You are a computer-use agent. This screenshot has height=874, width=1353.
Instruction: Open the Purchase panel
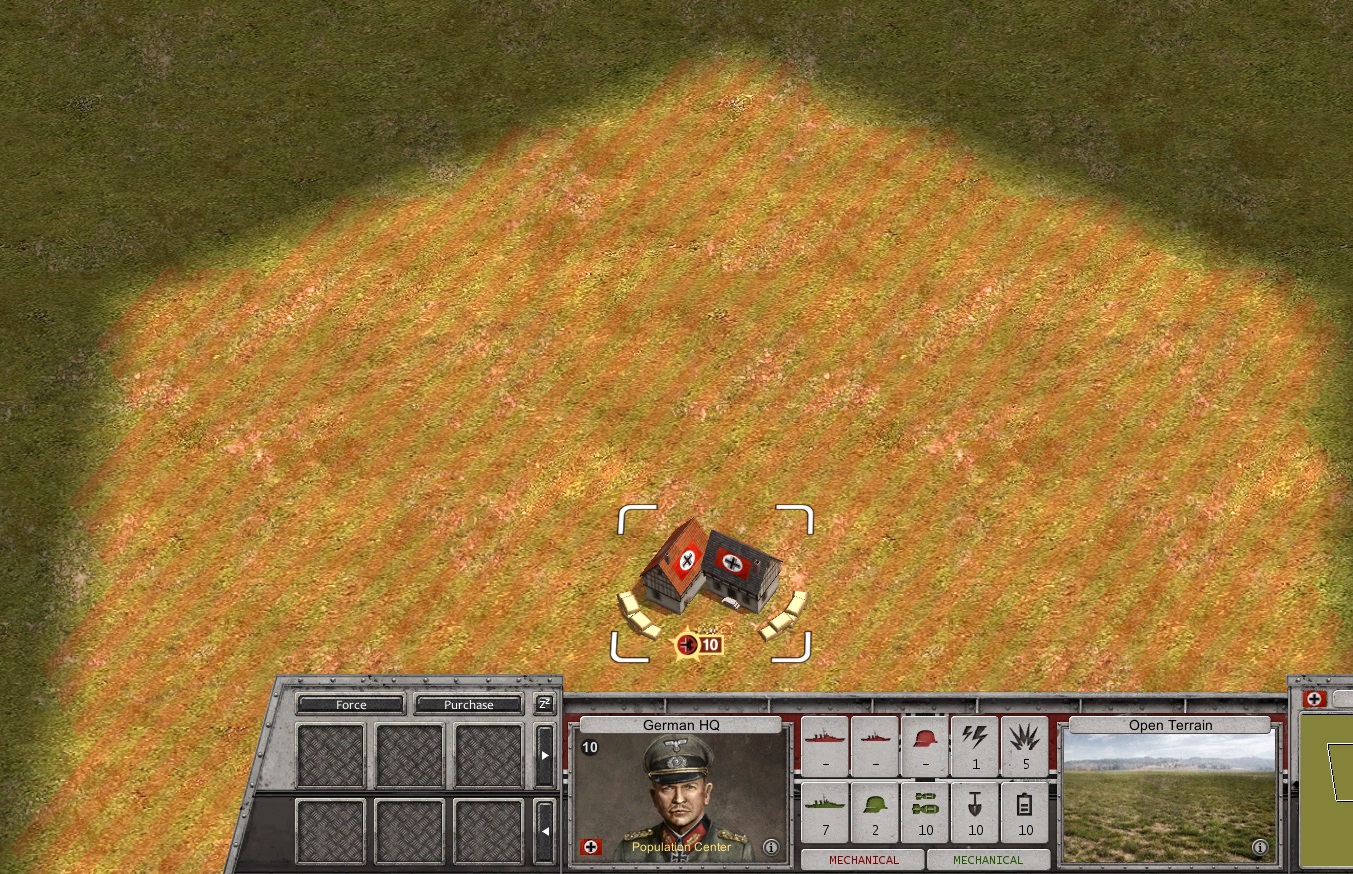[468, 704]
